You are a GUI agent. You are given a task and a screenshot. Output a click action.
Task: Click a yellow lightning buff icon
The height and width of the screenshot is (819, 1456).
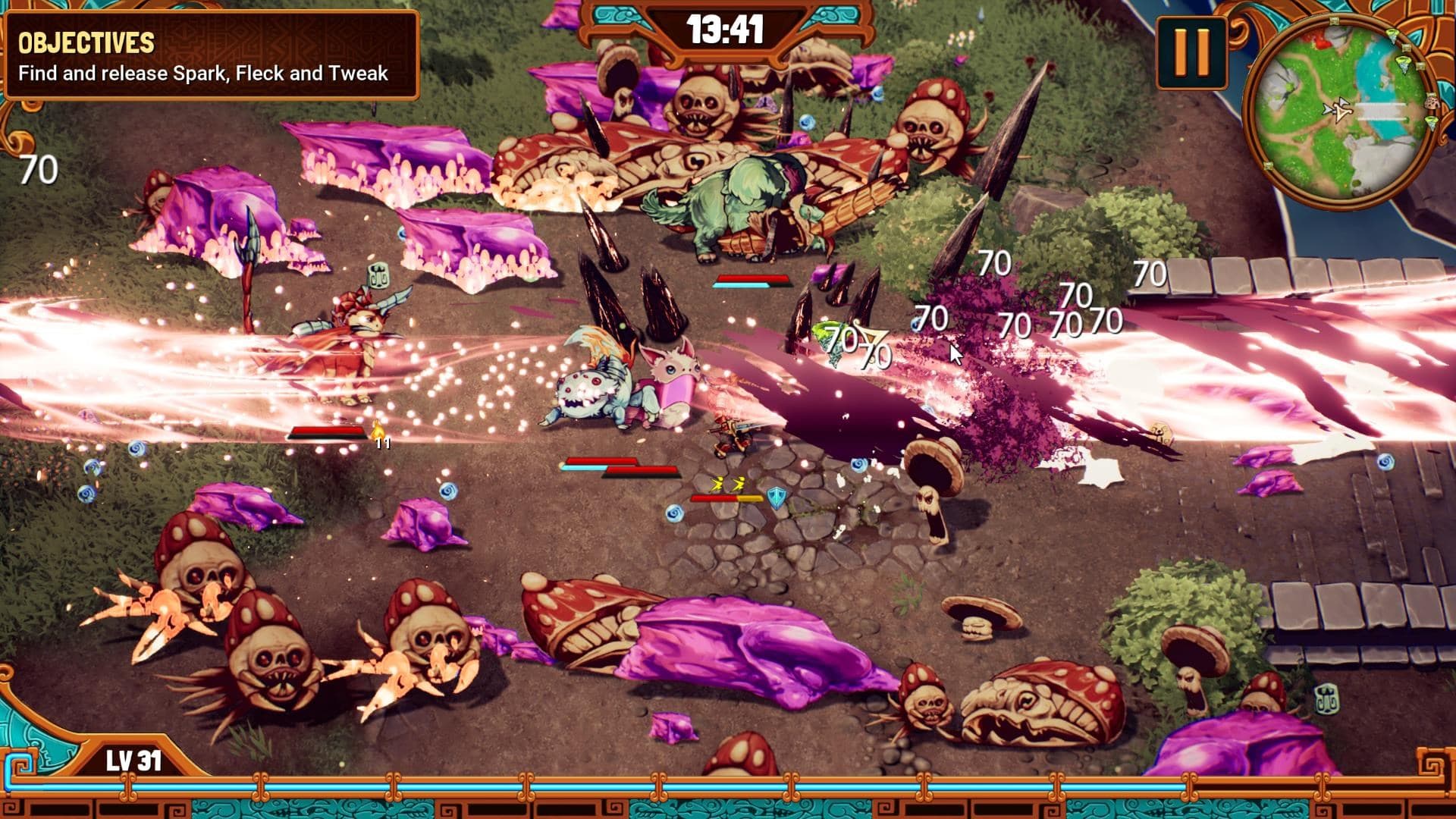719,484
